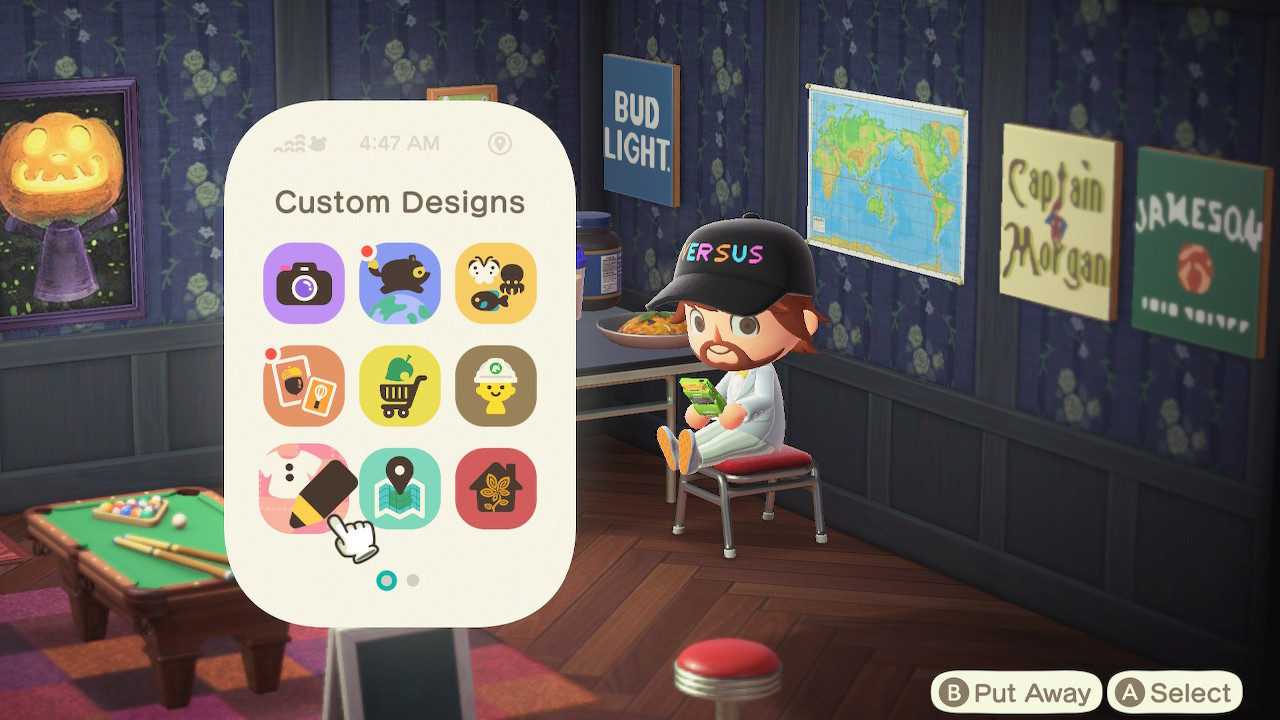Switch to the second app page dot
The image size is (1280, 720).
(411, 578)
